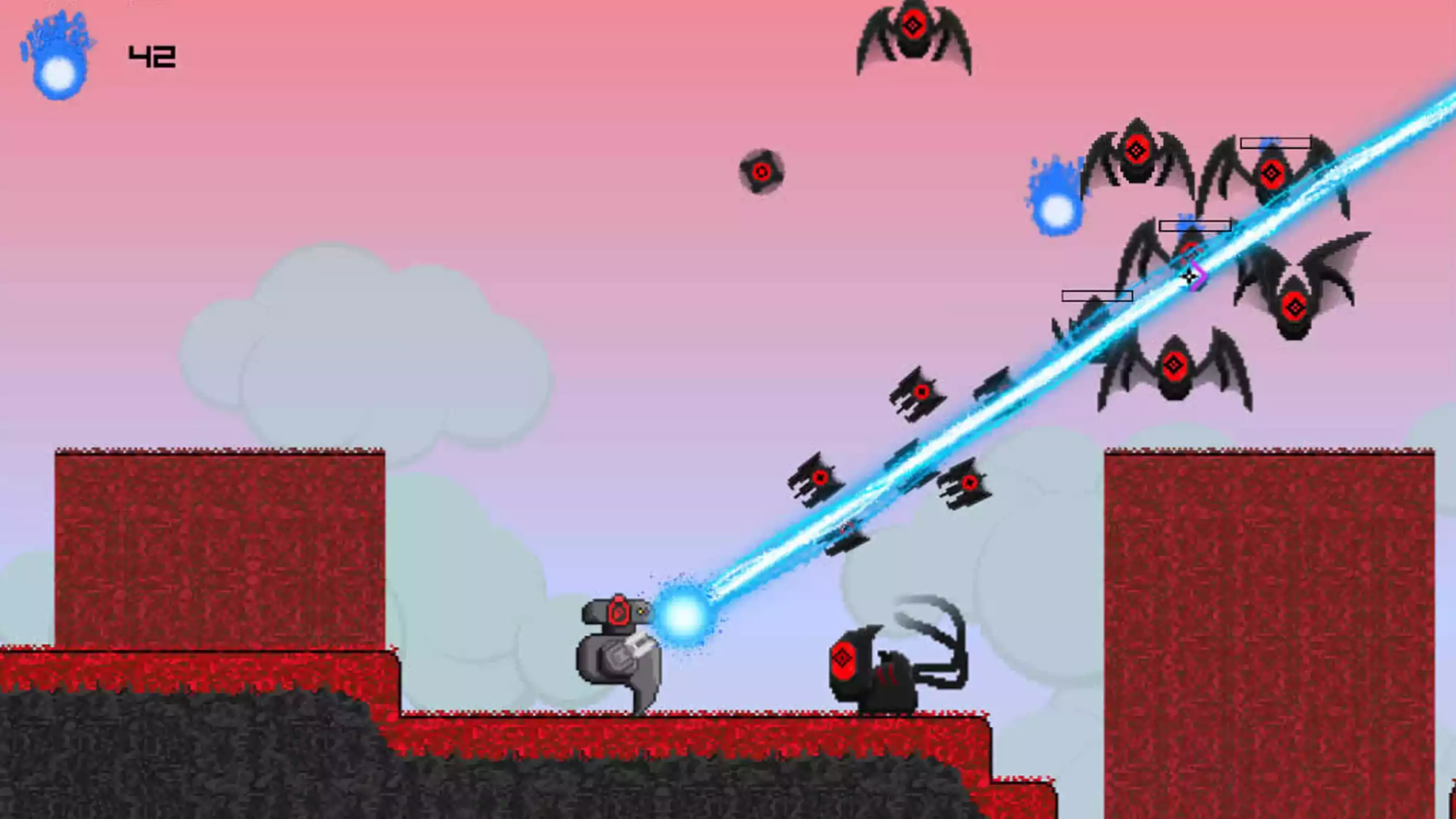The width and height of the screenshot is (1456, 819).
Task: Select the bat flying above the beam's end
Action: point(1273,174)
